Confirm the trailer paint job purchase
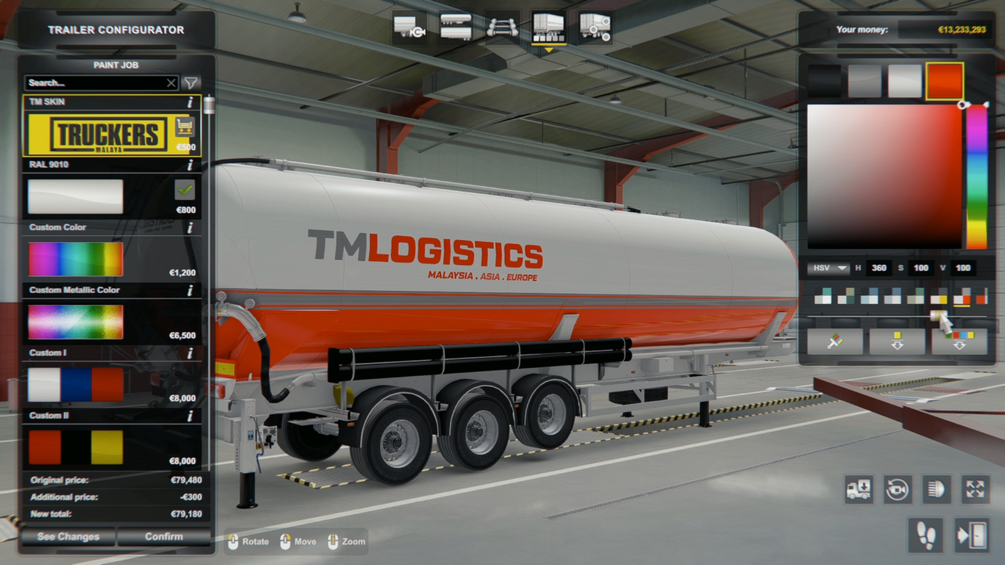The height and width of the screenshot is (565, 1005). pyautogui.click(x=163, y=537)
